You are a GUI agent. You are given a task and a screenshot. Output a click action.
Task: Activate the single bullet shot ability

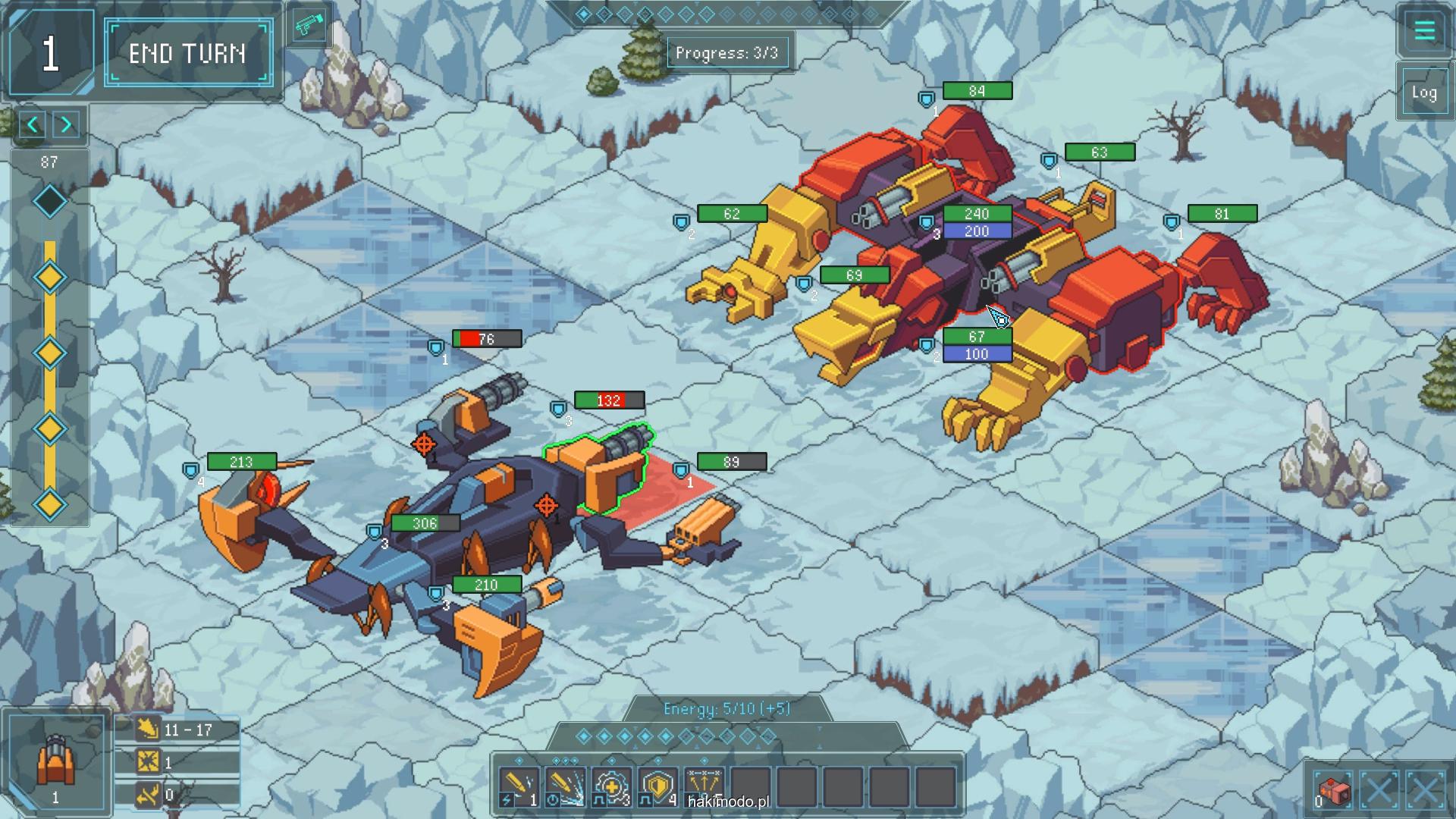pos(519,786)
